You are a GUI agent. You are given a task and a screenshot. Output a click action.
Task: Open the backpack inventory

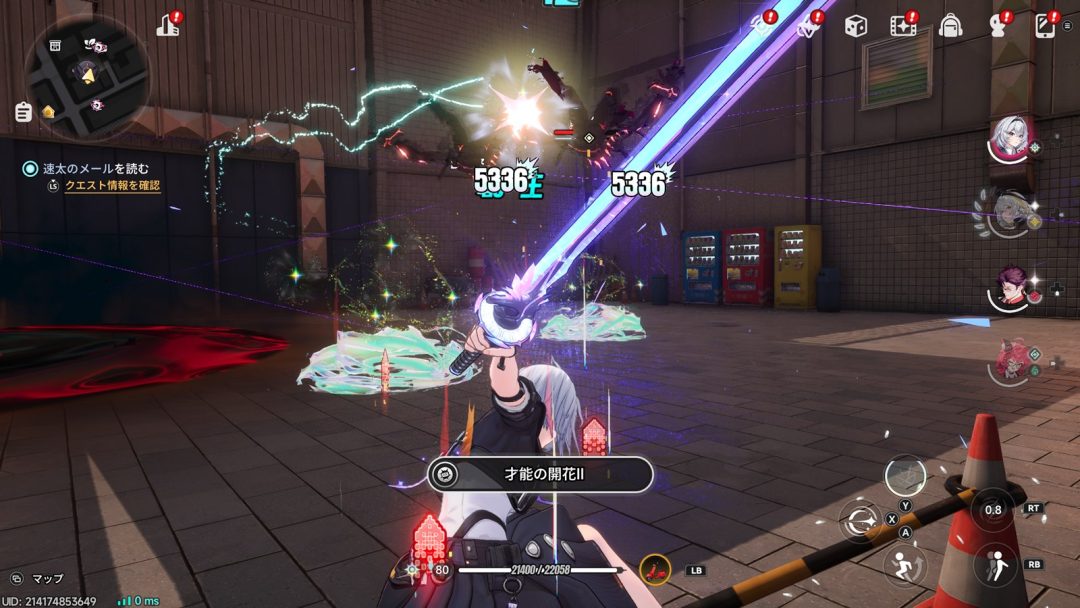(950, 27)
